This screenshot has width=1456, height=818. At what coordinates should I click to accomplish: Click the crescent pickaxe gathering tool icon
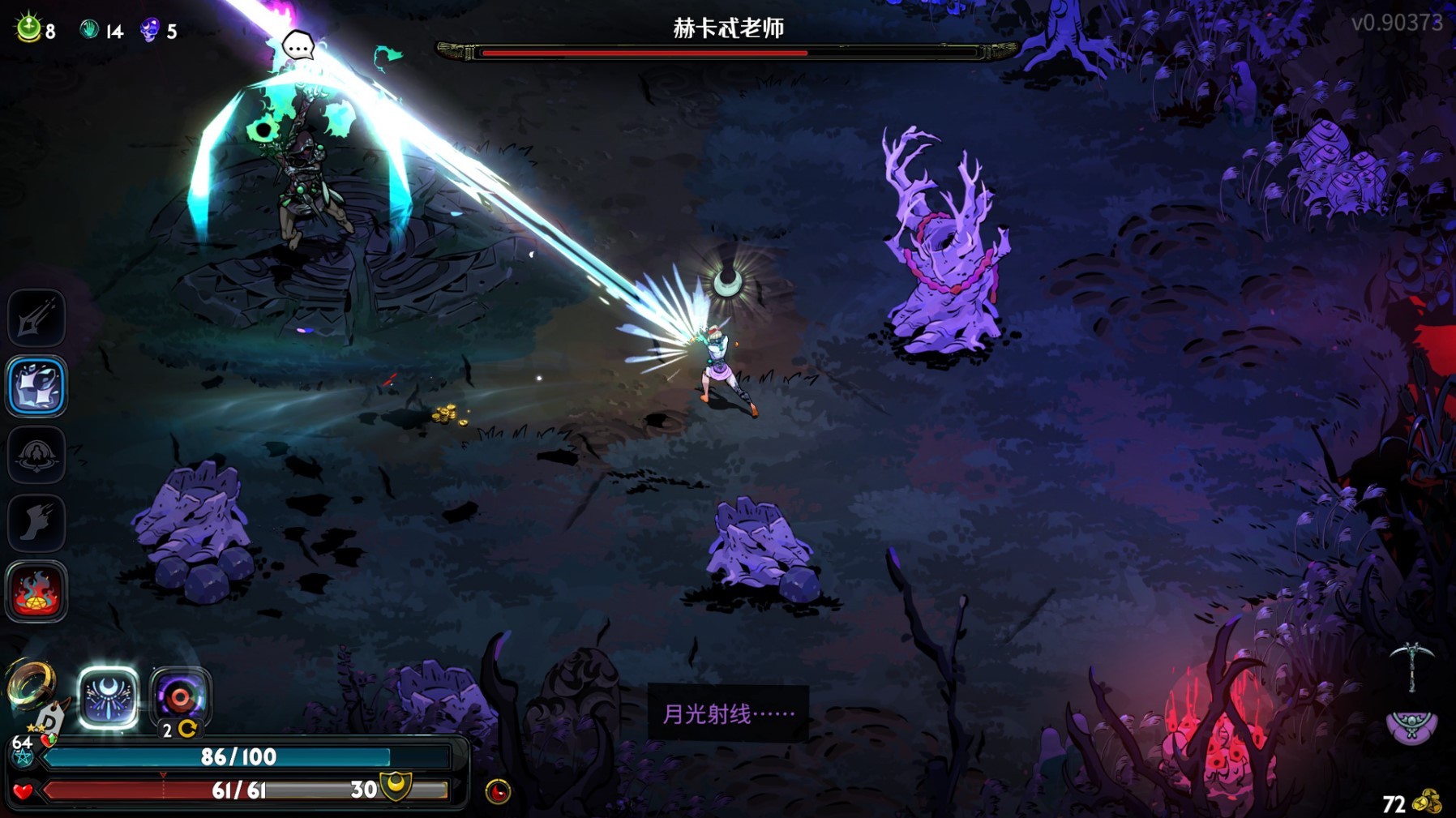point(1411,666)
